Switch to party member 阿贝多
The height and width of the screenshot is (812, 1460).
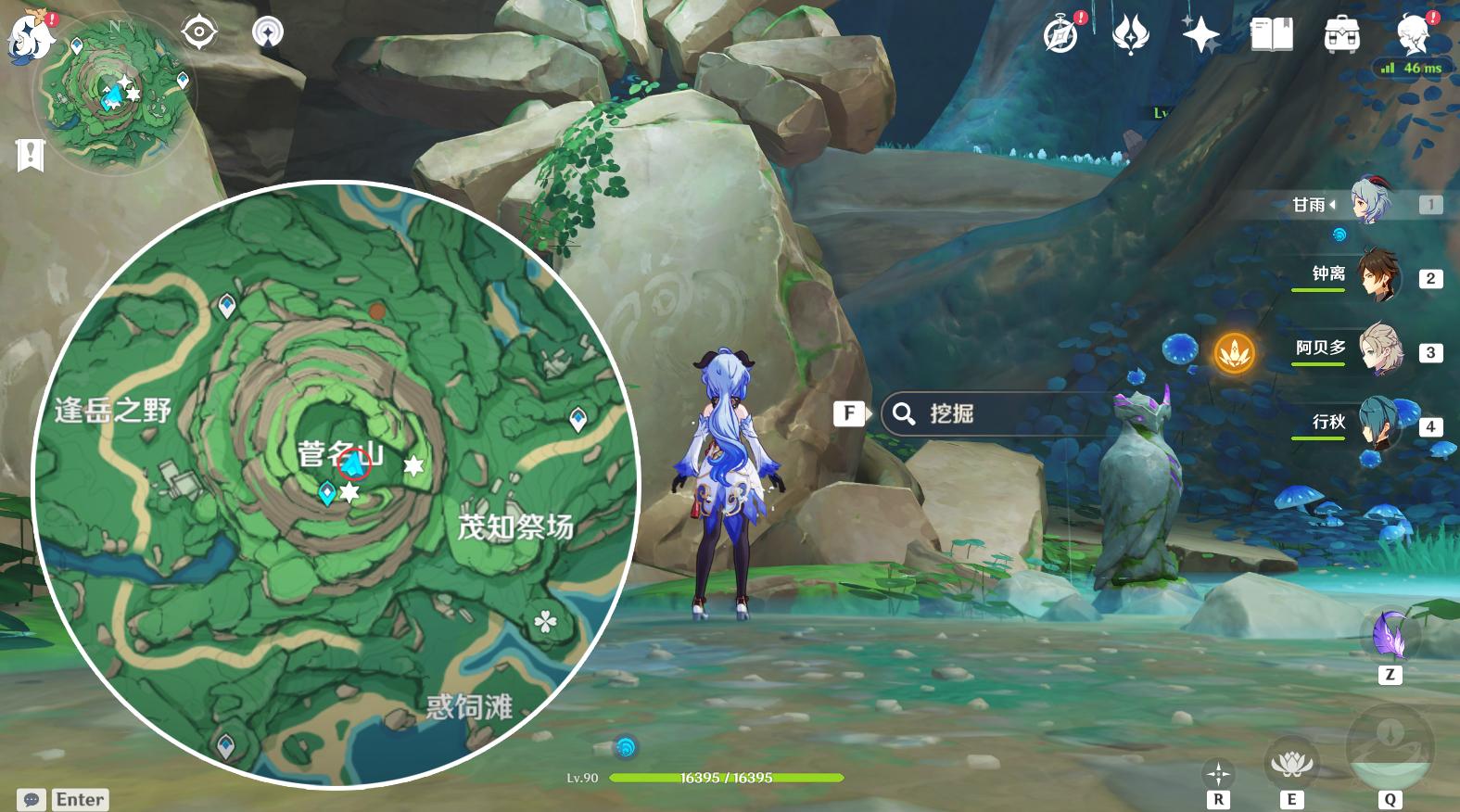coord(1378,350)
